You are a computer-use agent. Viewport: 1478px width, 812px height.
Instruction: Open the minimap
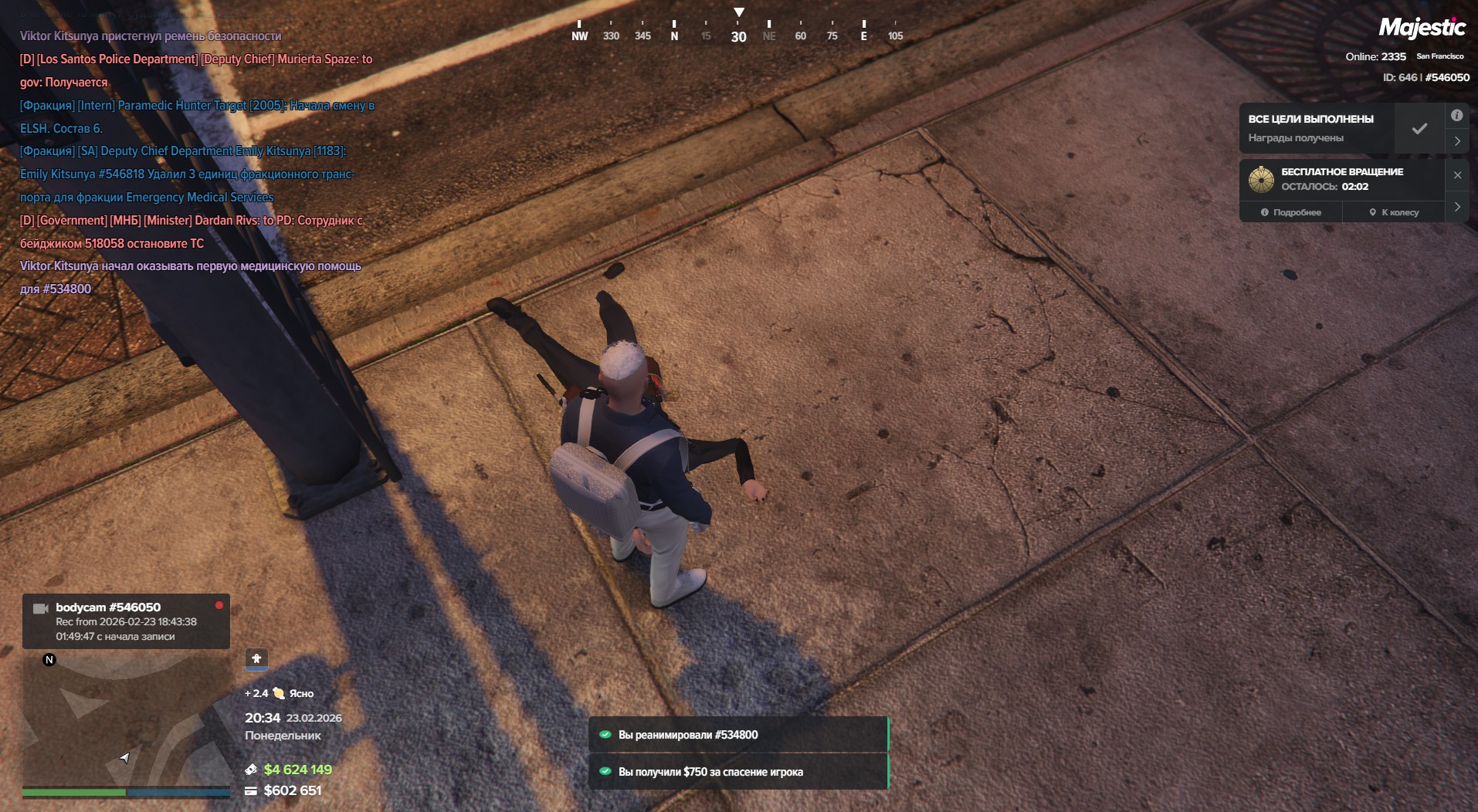click(125, 718)
